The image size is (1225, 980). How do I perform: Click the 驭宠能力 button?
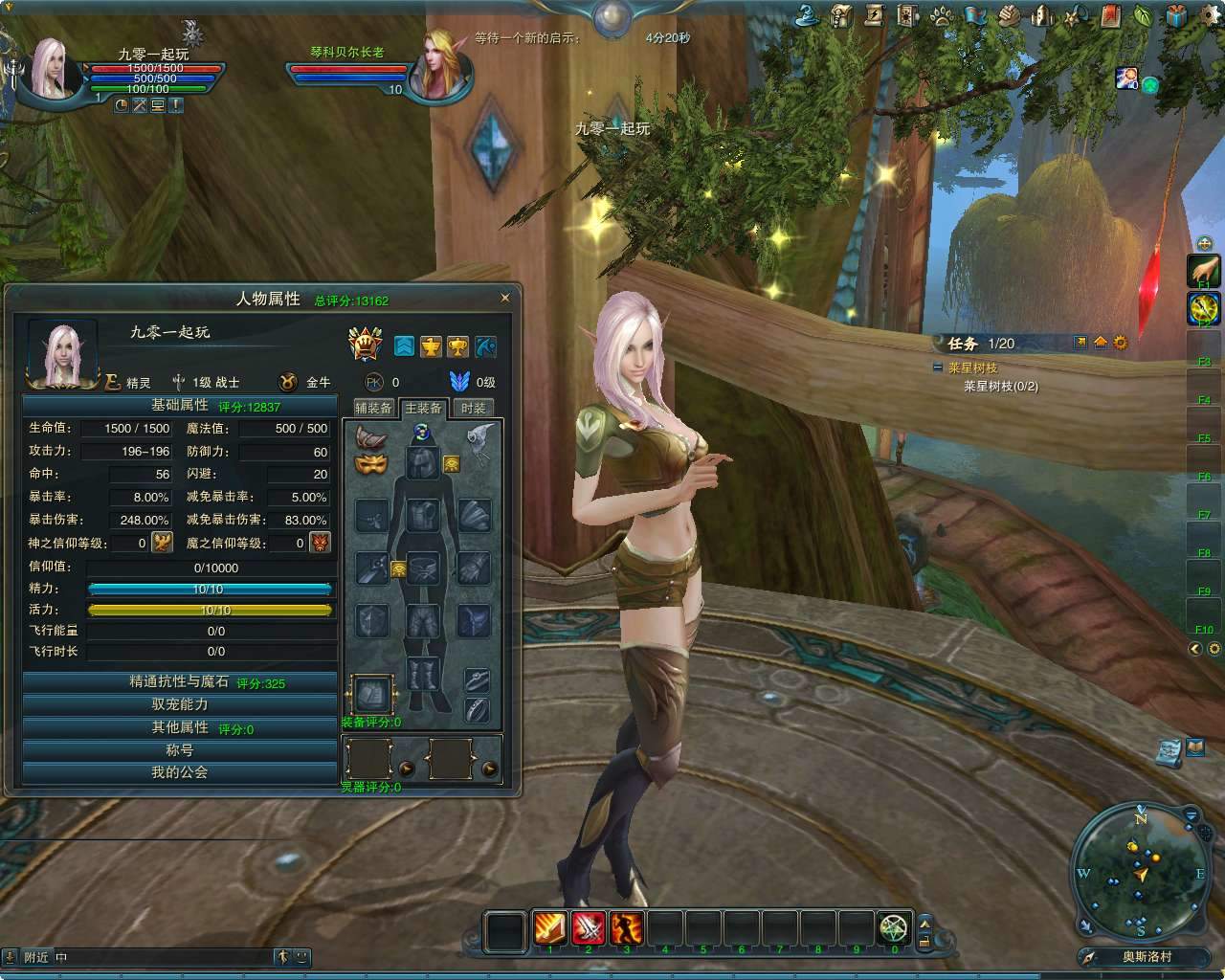point(178,703)
